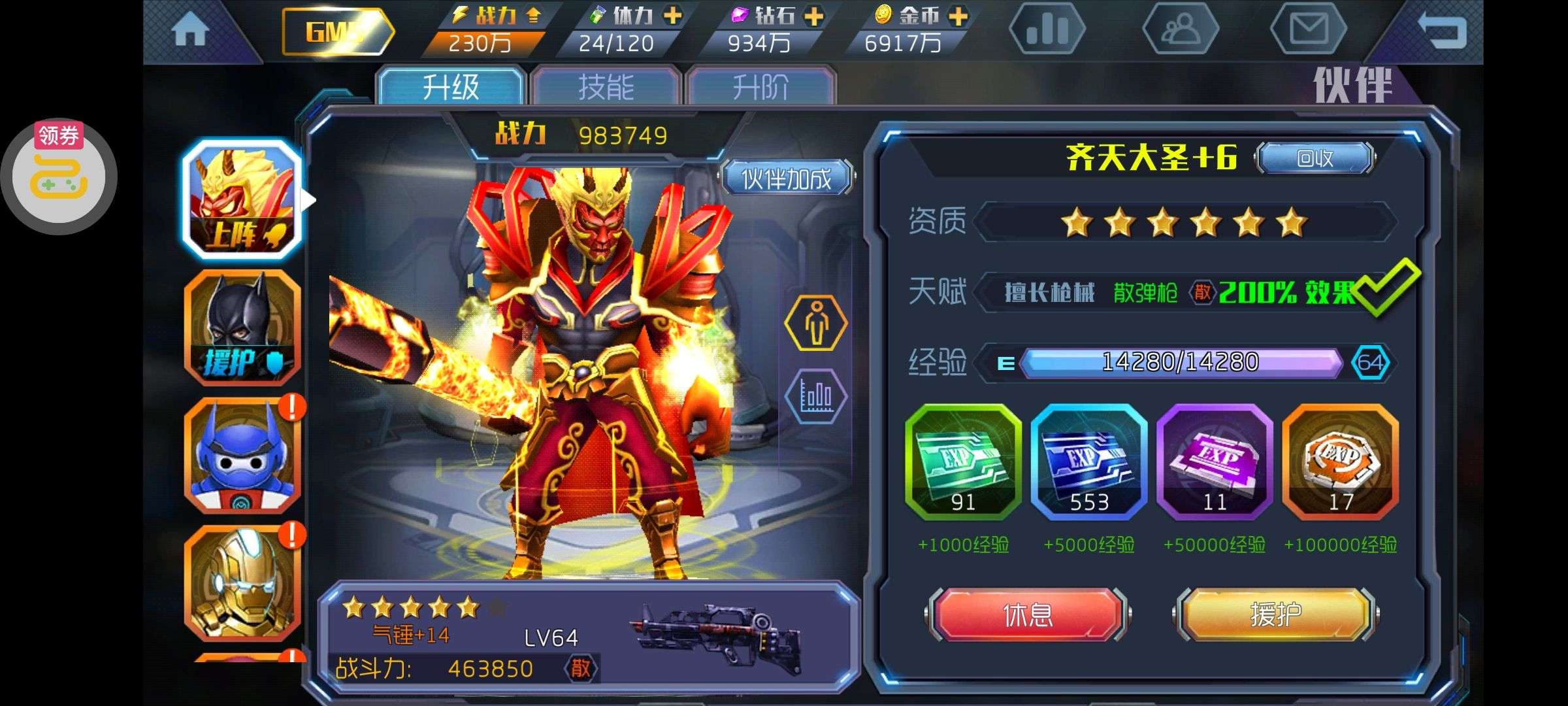Open the 领券 coupon overlay bubble
The height and width of the screenshot is (706, 1568).
coord(59,176)
